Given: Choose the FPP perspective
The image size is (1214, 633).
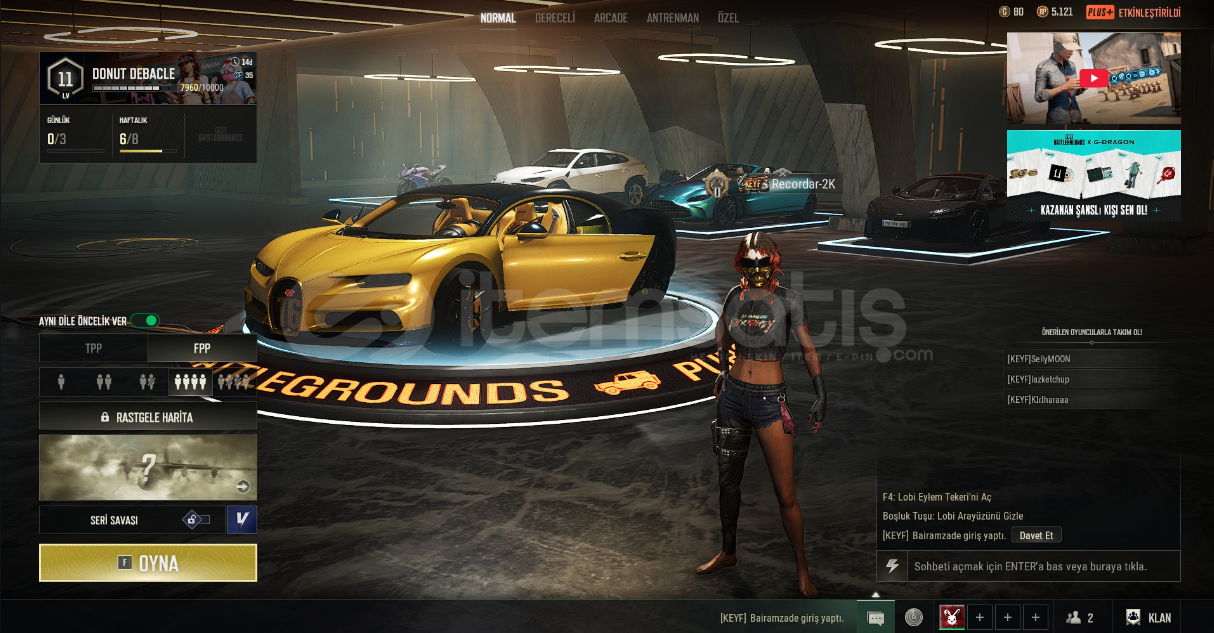Looking at the screenshot, I should tap(202, 349).
